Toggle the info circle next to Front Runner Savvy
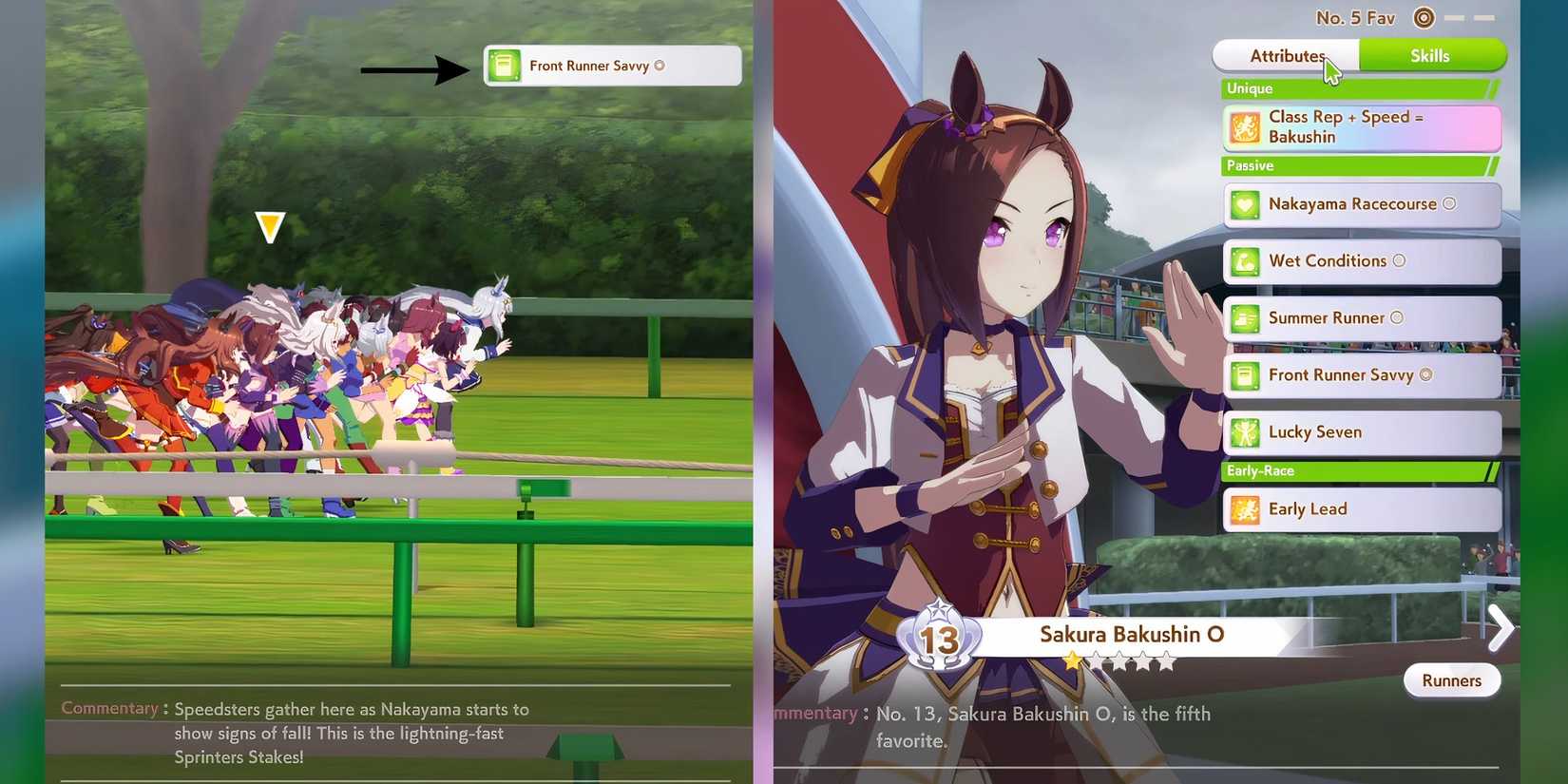1568x784 pixels. pos(1425,374)
